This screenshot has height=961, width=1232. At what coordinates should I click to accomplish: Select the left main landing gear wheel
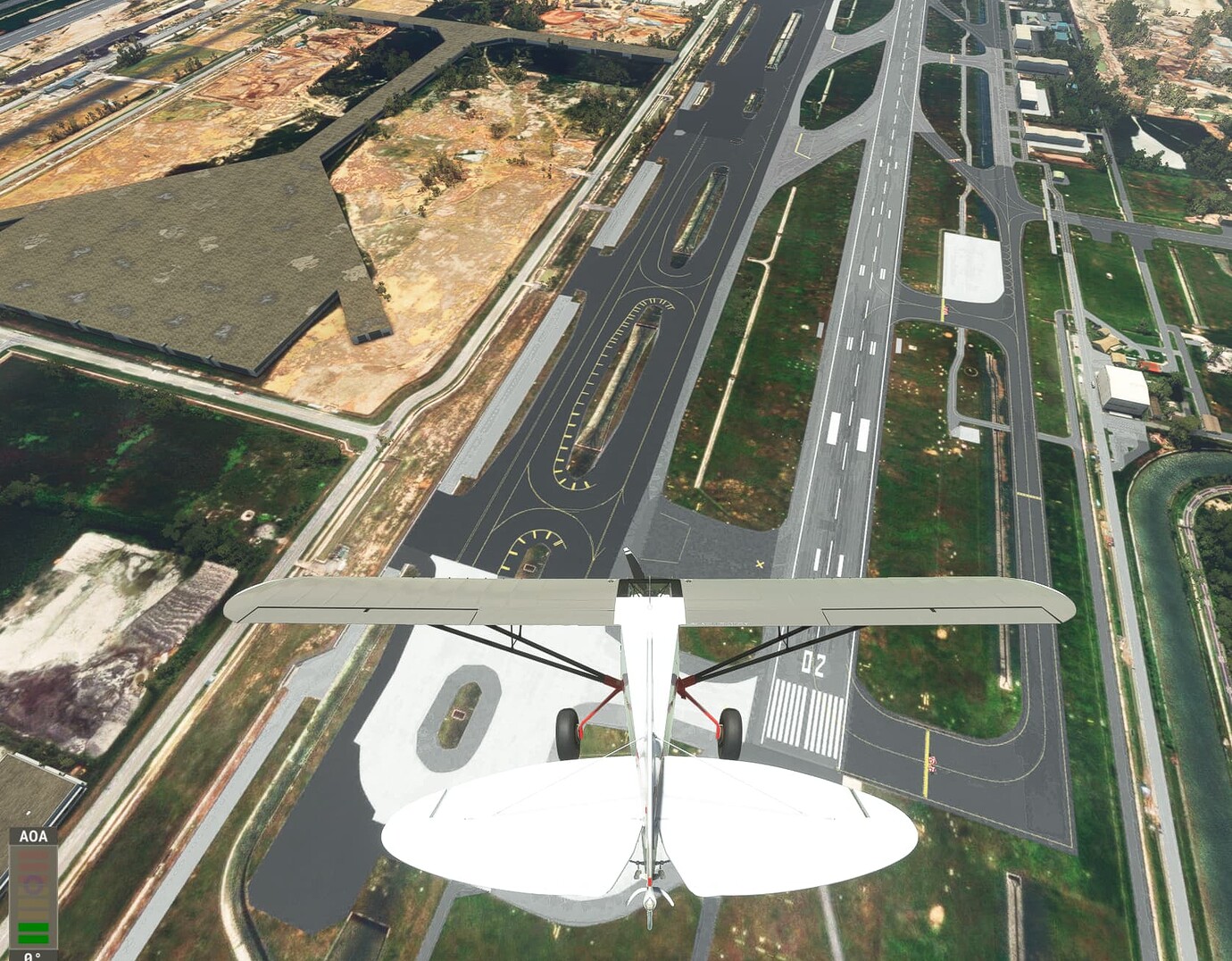[569, 723]
